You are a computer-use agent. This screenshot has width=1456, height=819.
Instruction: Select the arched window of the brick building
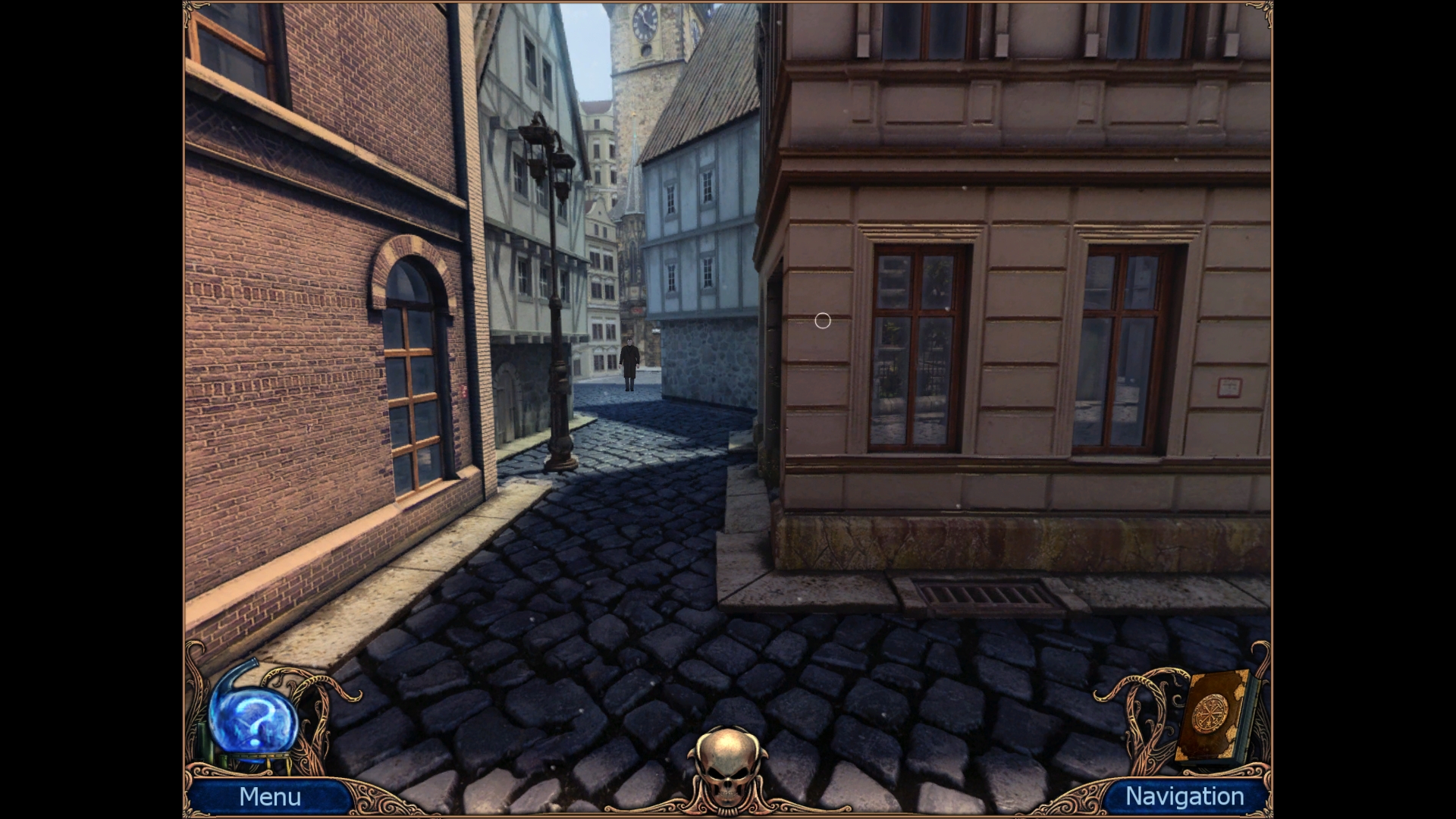tap(409, 364)
